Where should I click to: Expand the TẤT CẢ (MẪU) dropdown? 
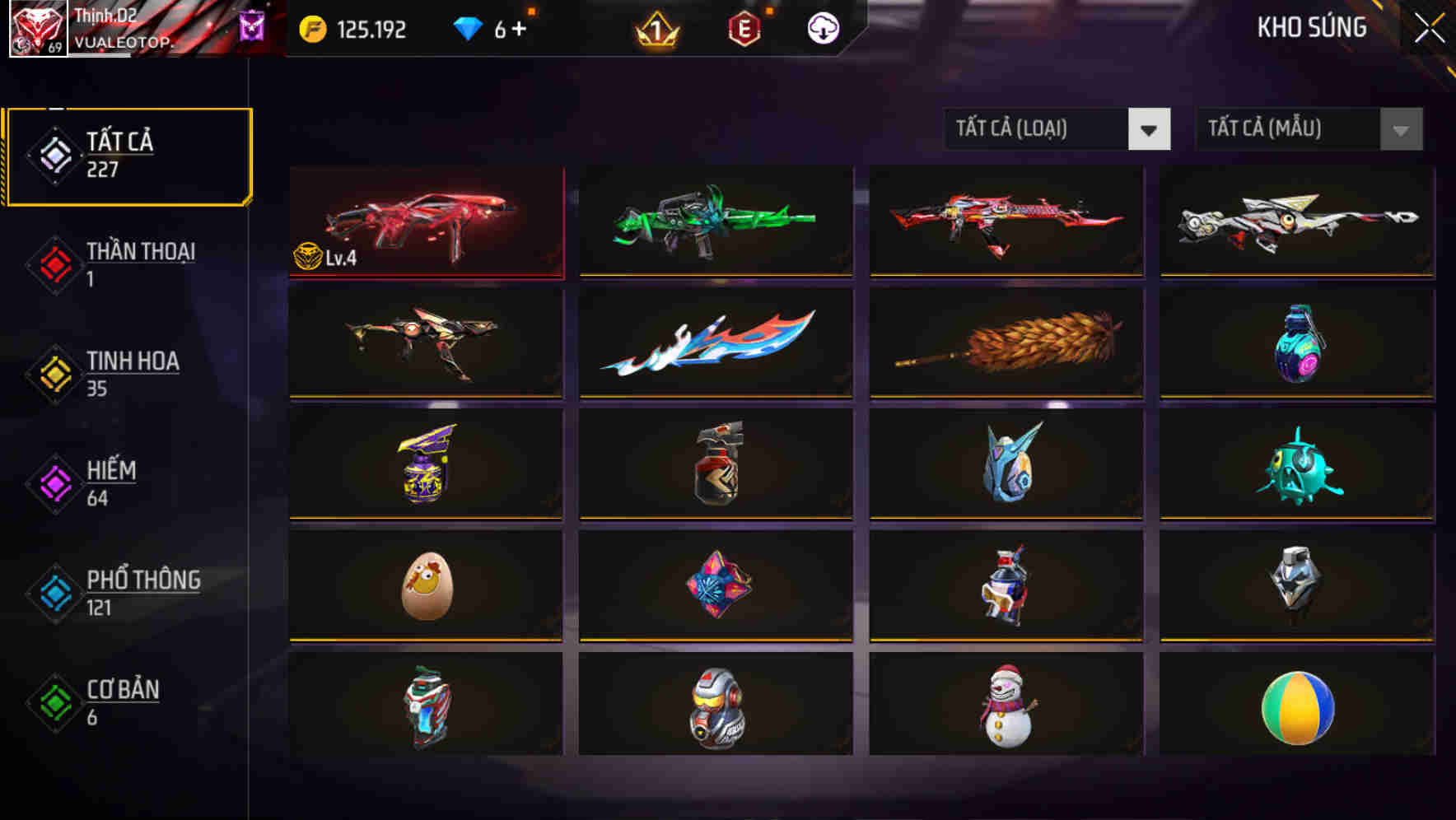(x=1289, y=129)
